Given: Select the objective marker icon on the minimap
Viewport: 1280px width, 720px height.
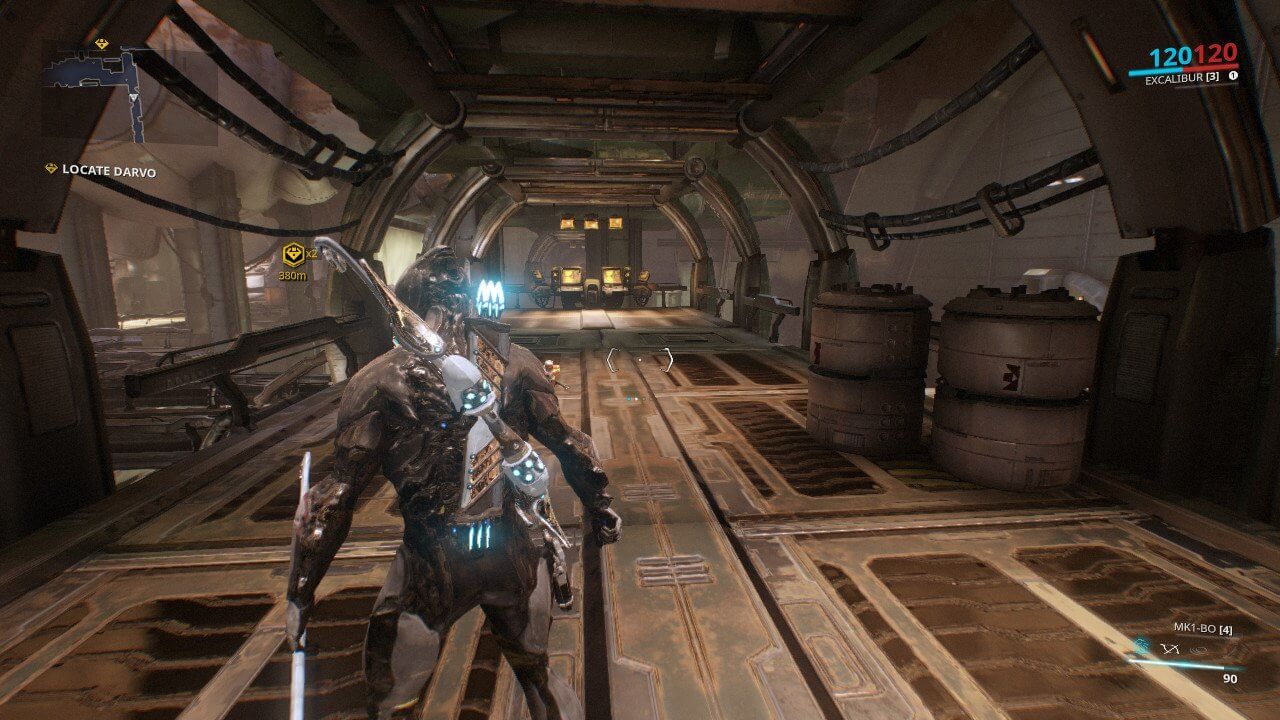Looking at the screenshot, I should pos(101,42).
